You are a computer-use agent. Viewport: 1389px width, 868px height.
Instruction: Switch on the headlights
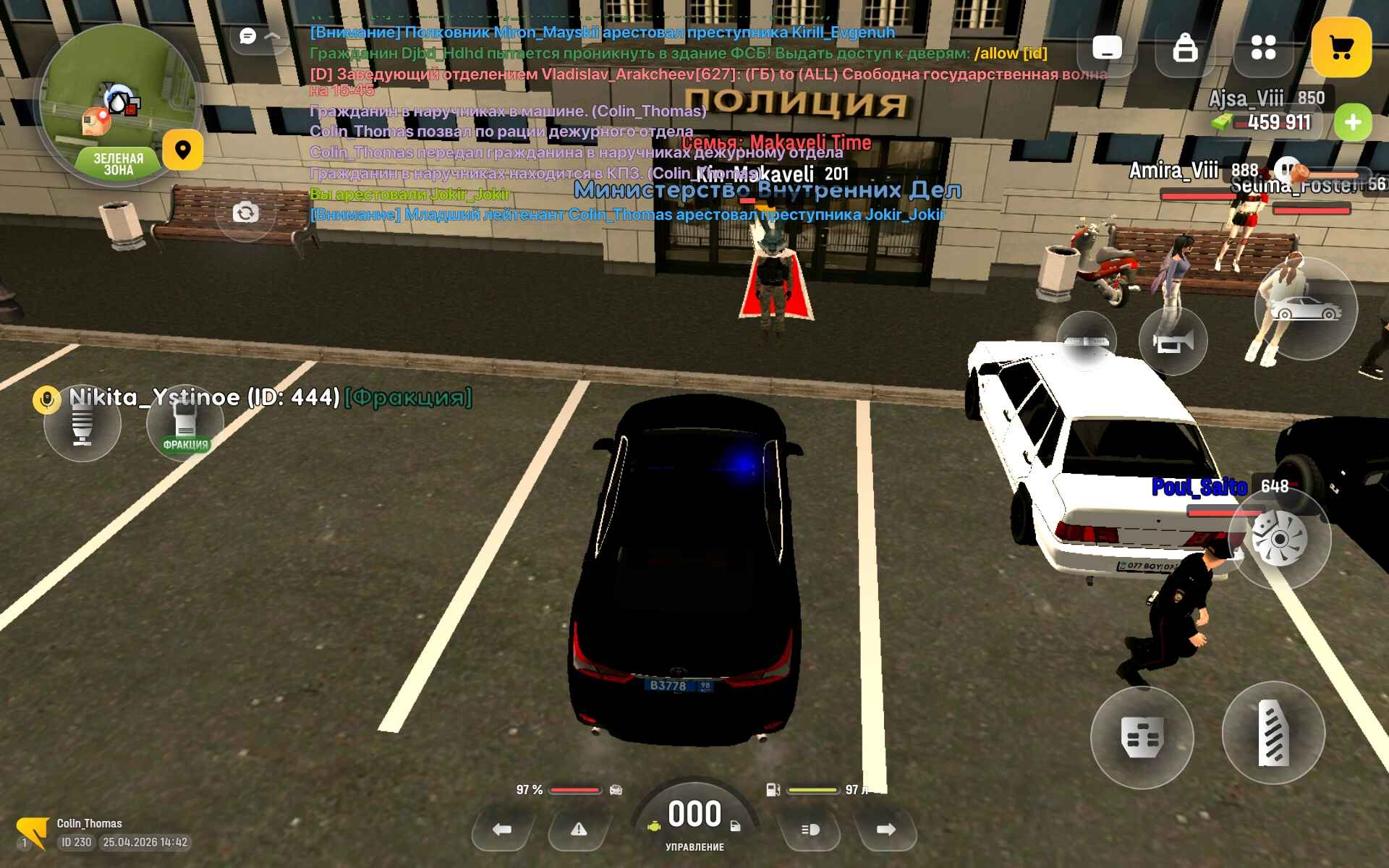810,830
